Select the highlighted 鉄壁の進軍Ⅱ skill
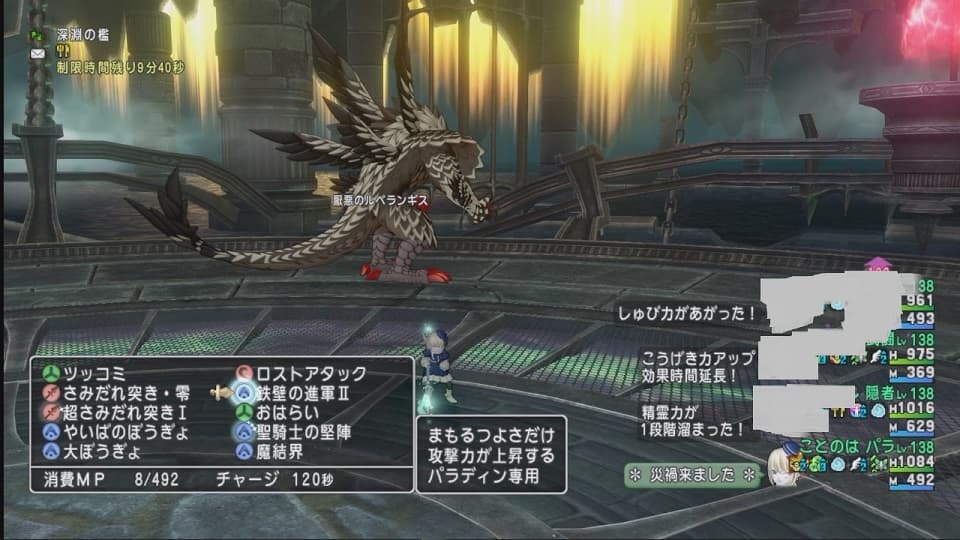960x540 pixels. click(303, 393)
